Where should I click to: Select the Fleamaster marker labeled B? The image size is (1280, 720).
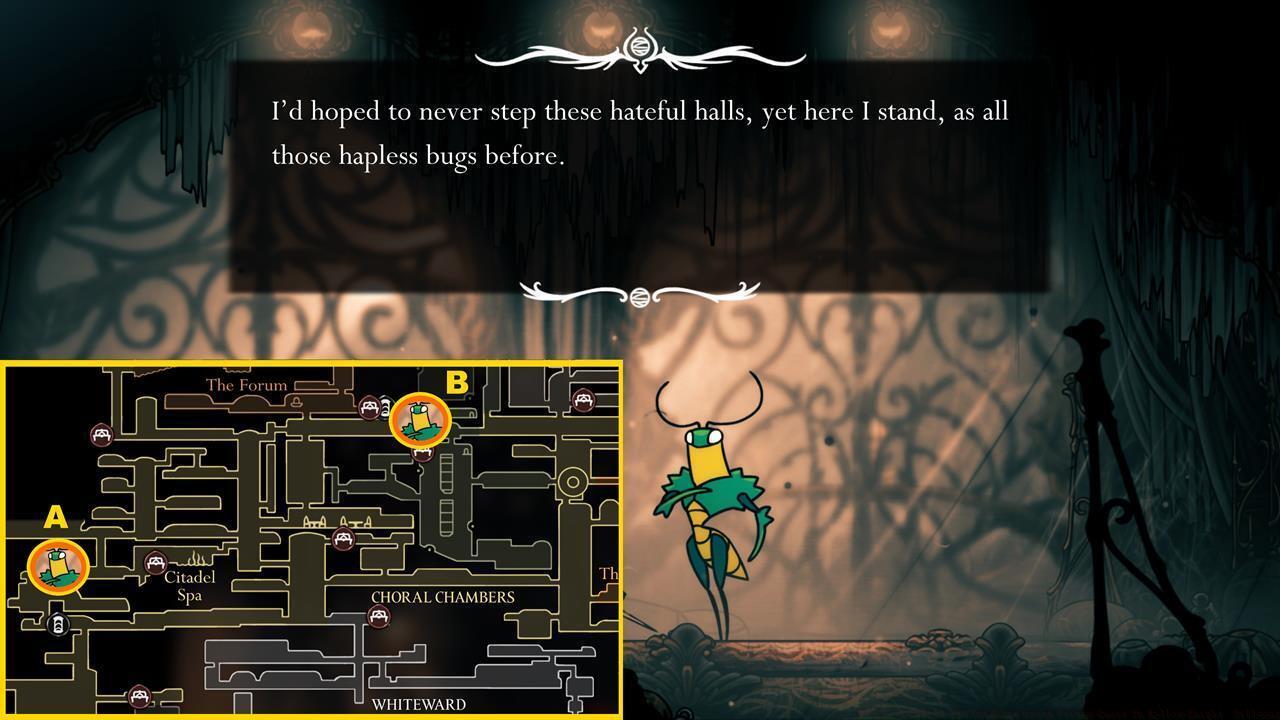(x=420, y=420)
